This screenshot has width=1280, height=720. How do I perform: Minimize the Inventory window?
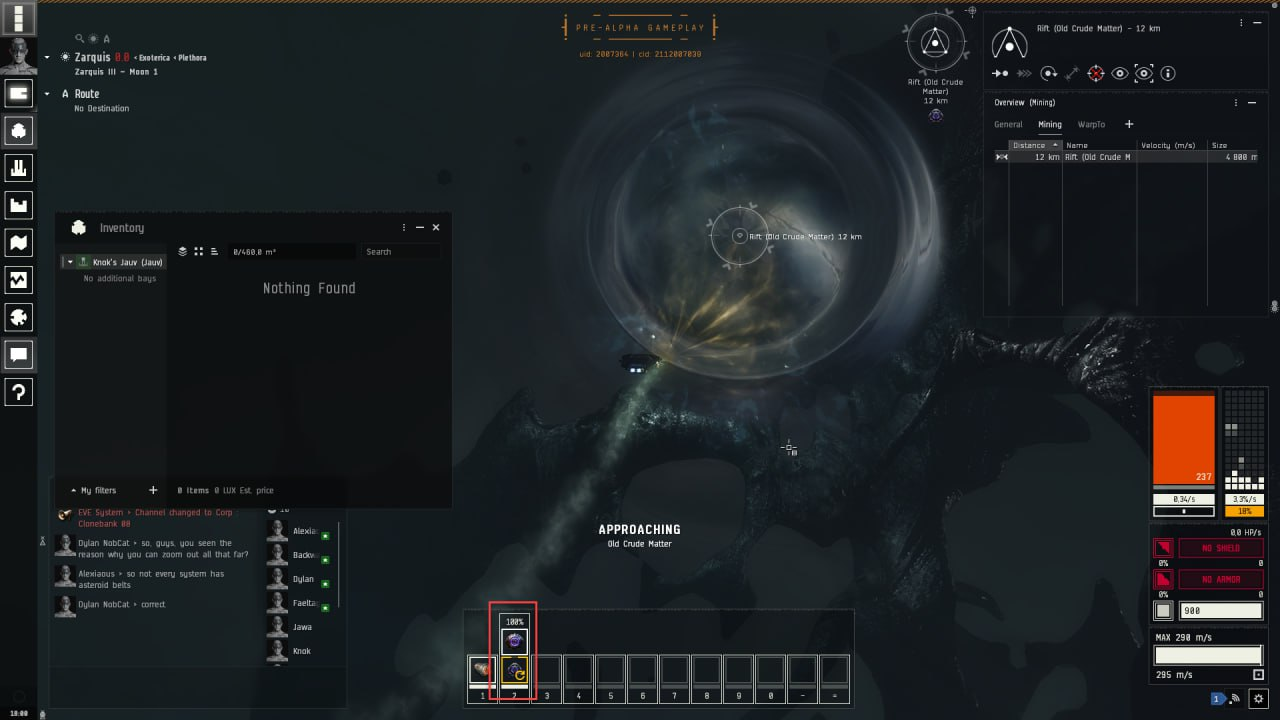pyautogui.click(x=420, y=228)
